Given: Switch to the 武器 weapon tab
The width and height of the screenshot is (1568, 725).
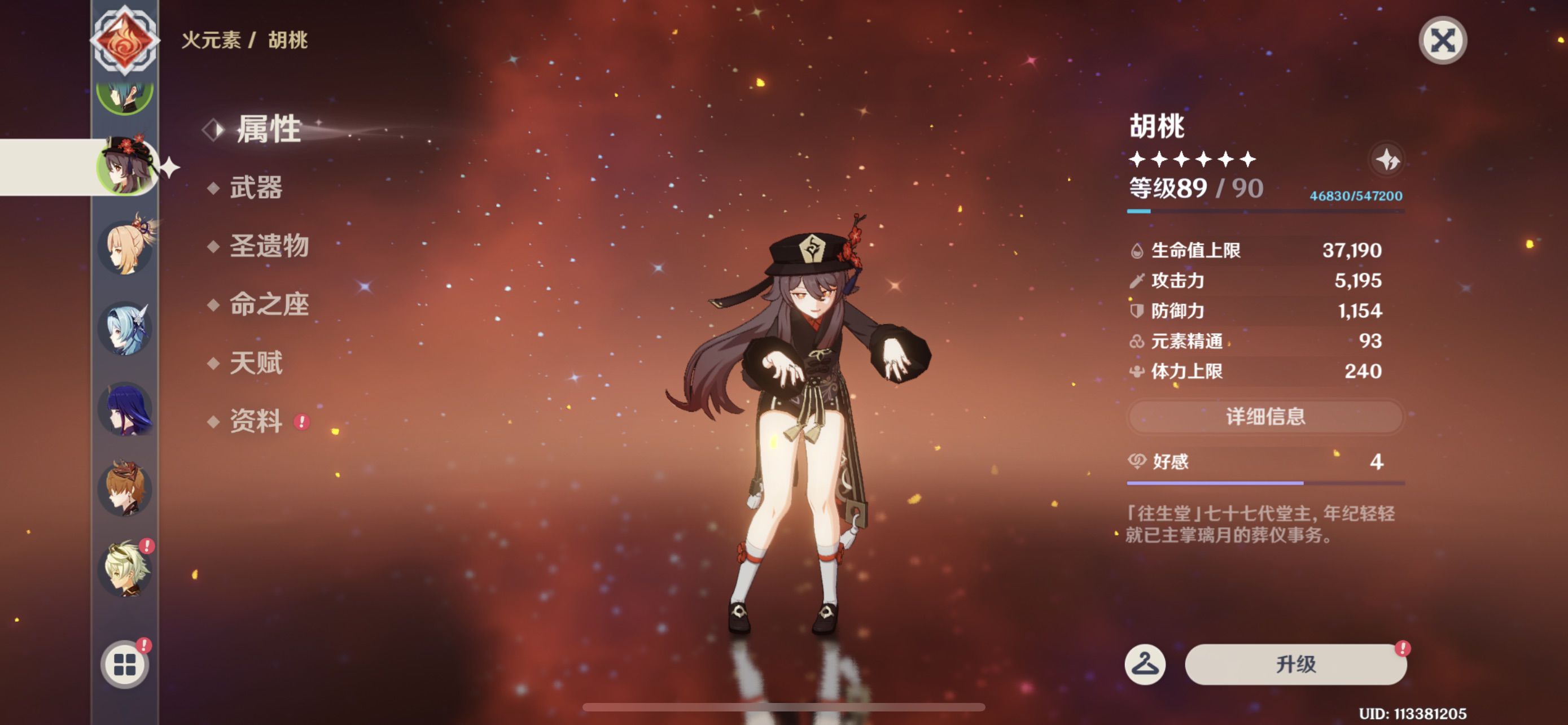Looking at the screenshot, I should point(256,187).
